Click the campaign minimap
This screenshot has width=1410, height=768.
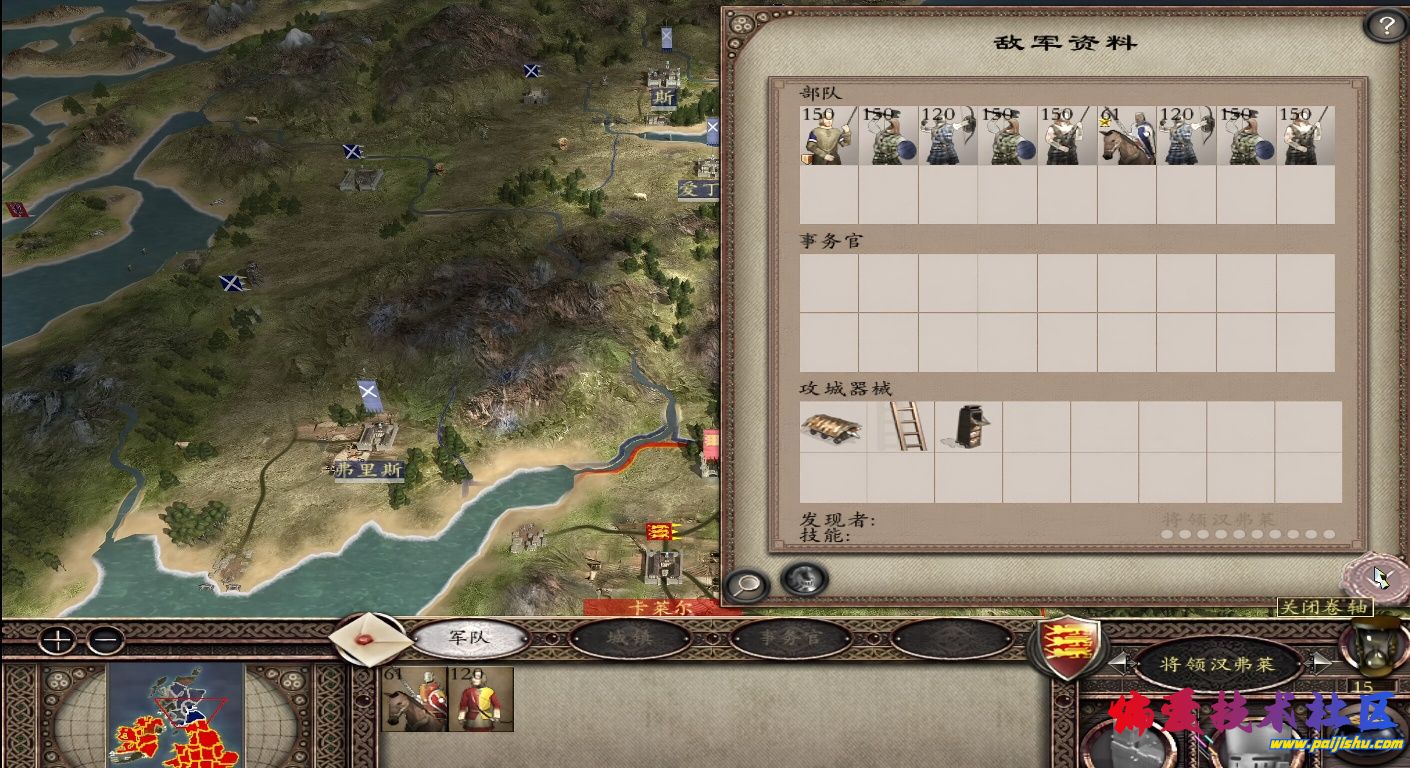(x=176, y=715)
